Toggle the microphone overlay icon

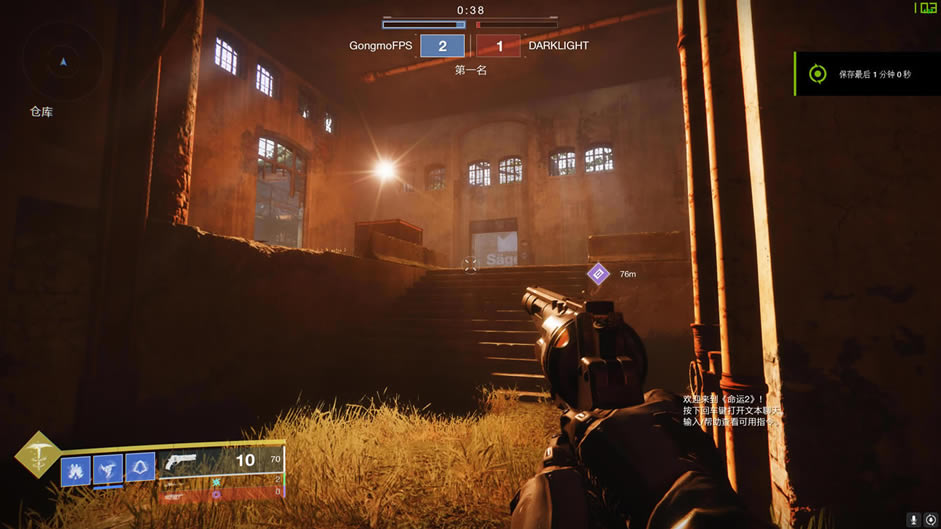913,519
